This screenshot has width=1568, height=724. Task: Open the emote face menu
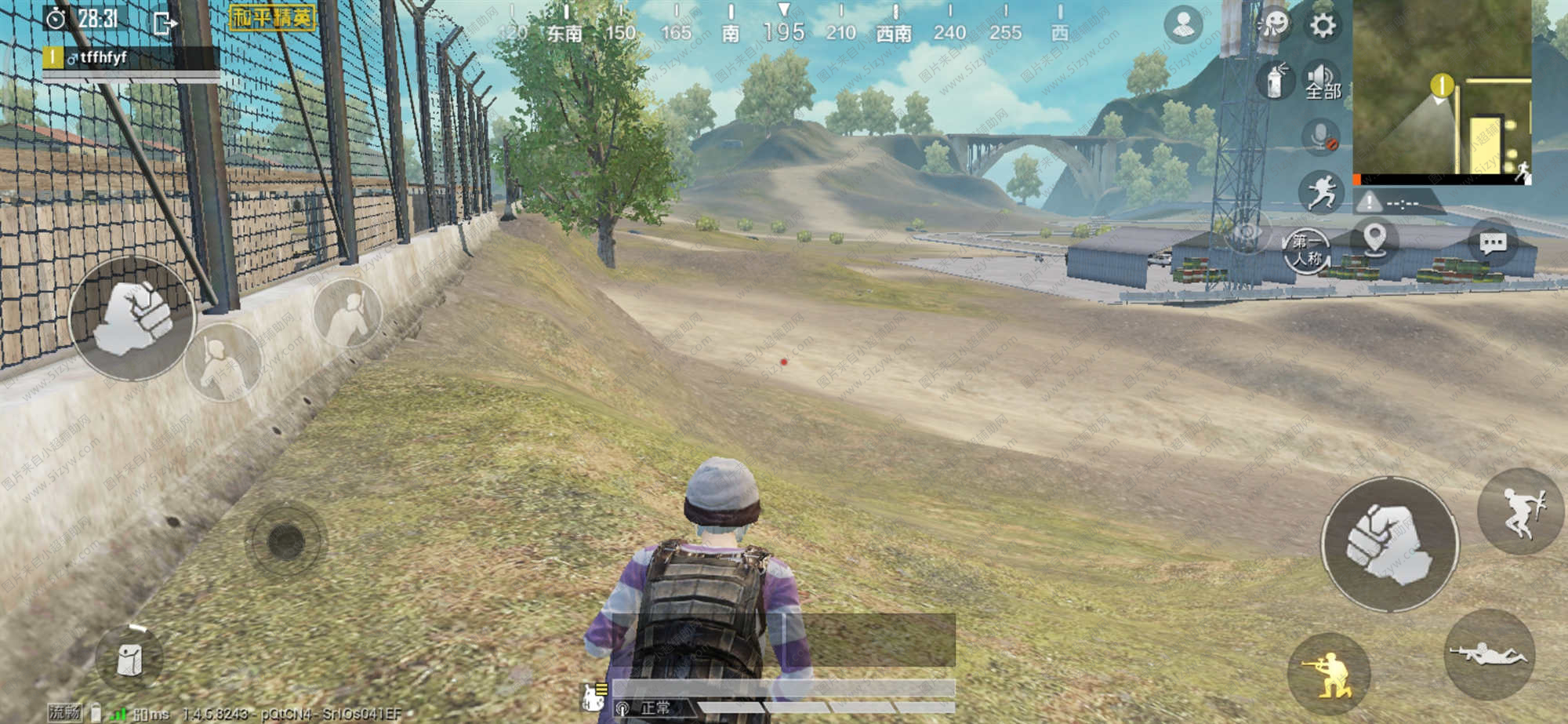click(x=1274, y=25)
